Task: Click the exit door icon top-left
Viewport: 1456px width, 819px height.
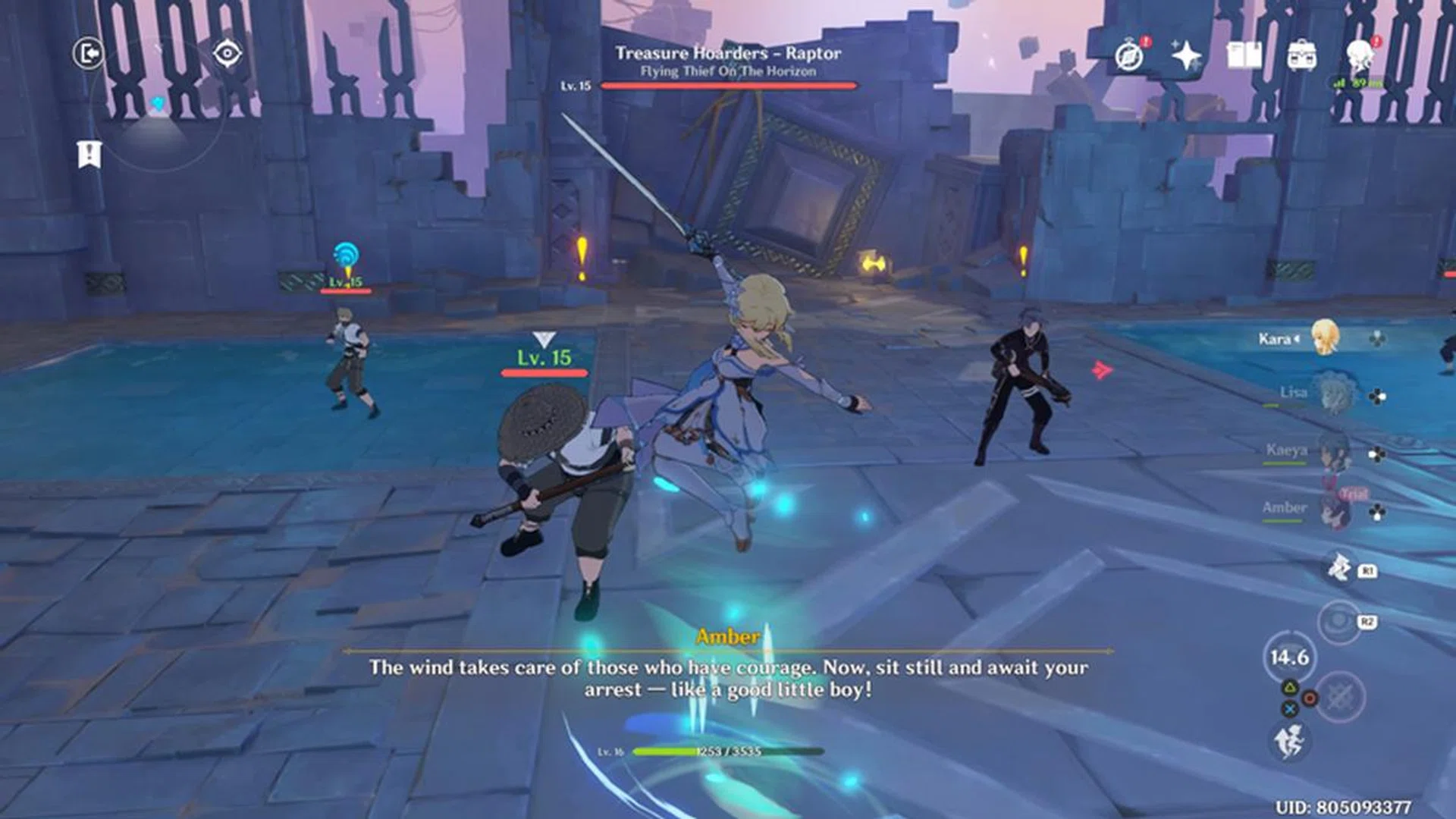Action: tap(89, 53)
